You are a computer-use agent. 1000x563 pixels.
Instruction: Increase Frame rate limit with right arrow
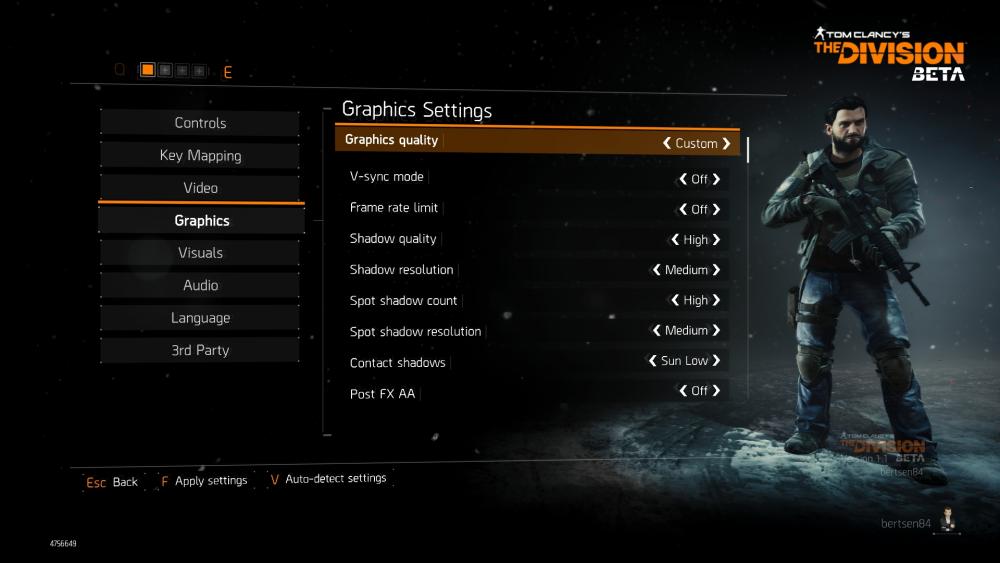tap(716, 209)
